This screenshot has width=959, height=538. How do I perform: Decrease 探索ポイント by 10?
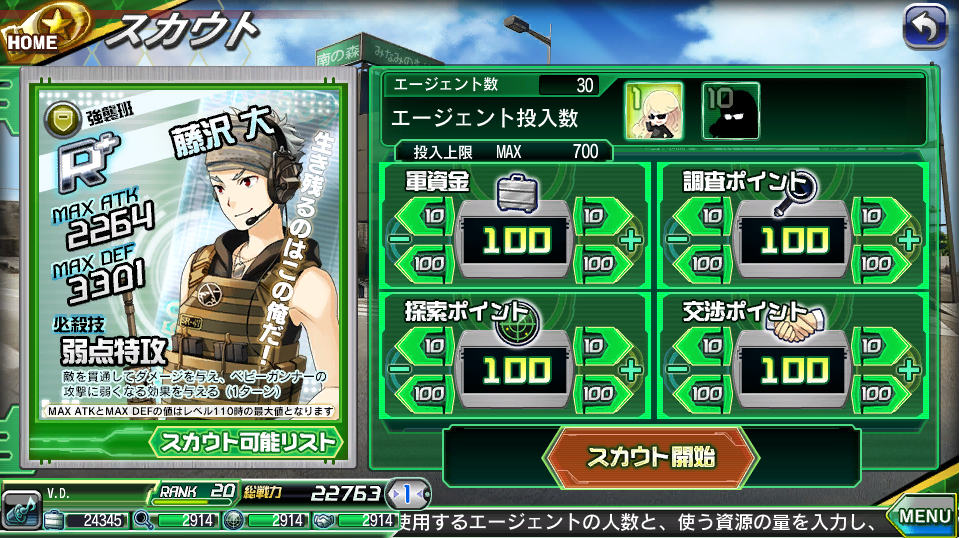(431, 345)
